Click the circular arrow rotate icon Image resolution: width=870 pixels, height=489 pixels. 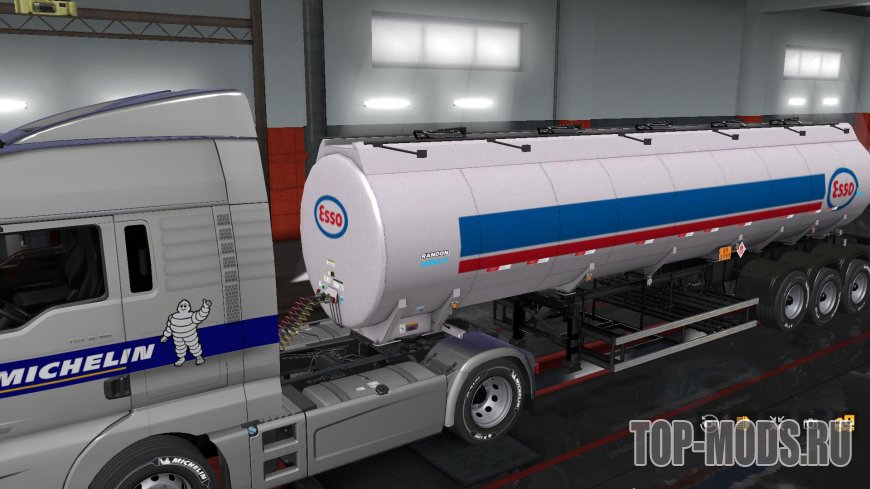click(x=709, y=423)
